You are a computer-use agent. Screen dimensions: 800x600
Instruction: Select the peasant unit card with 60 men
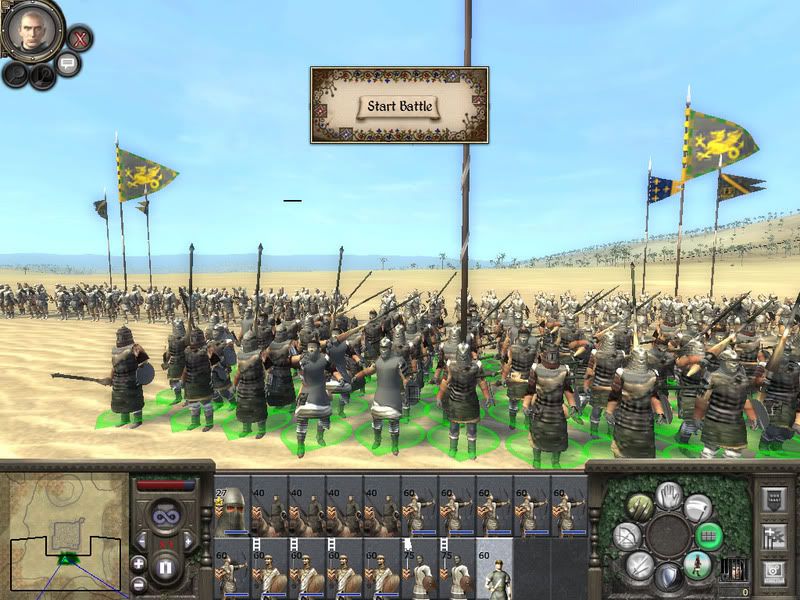click(494, 567)
